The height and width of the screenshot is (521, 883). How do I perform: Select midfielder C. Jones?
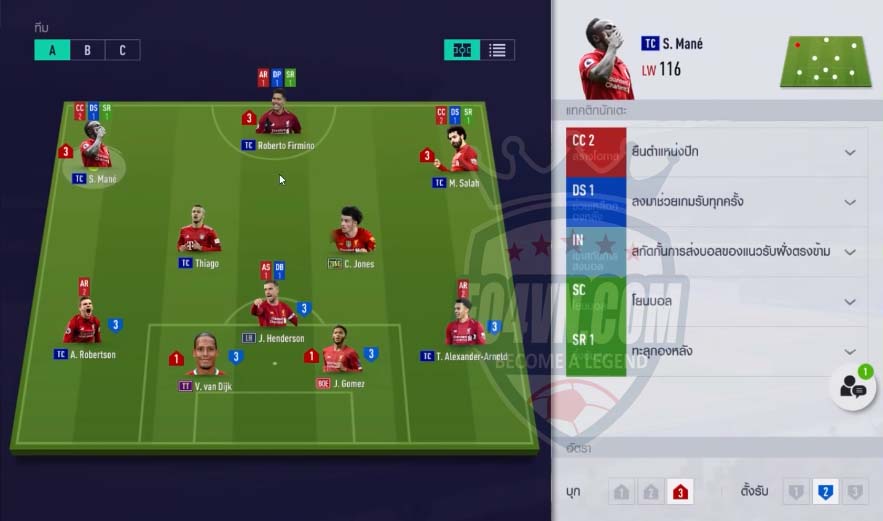click(x=353, y=236)
